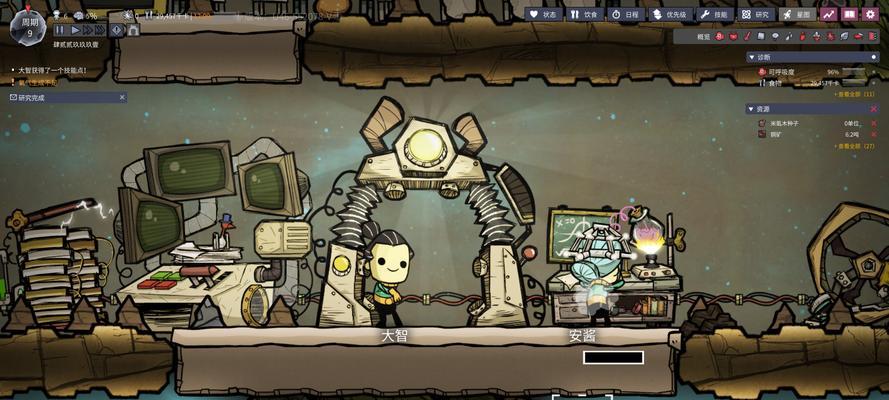Set game speed to fastest triple arrow
889x400 pixels.
click(102, 31)
